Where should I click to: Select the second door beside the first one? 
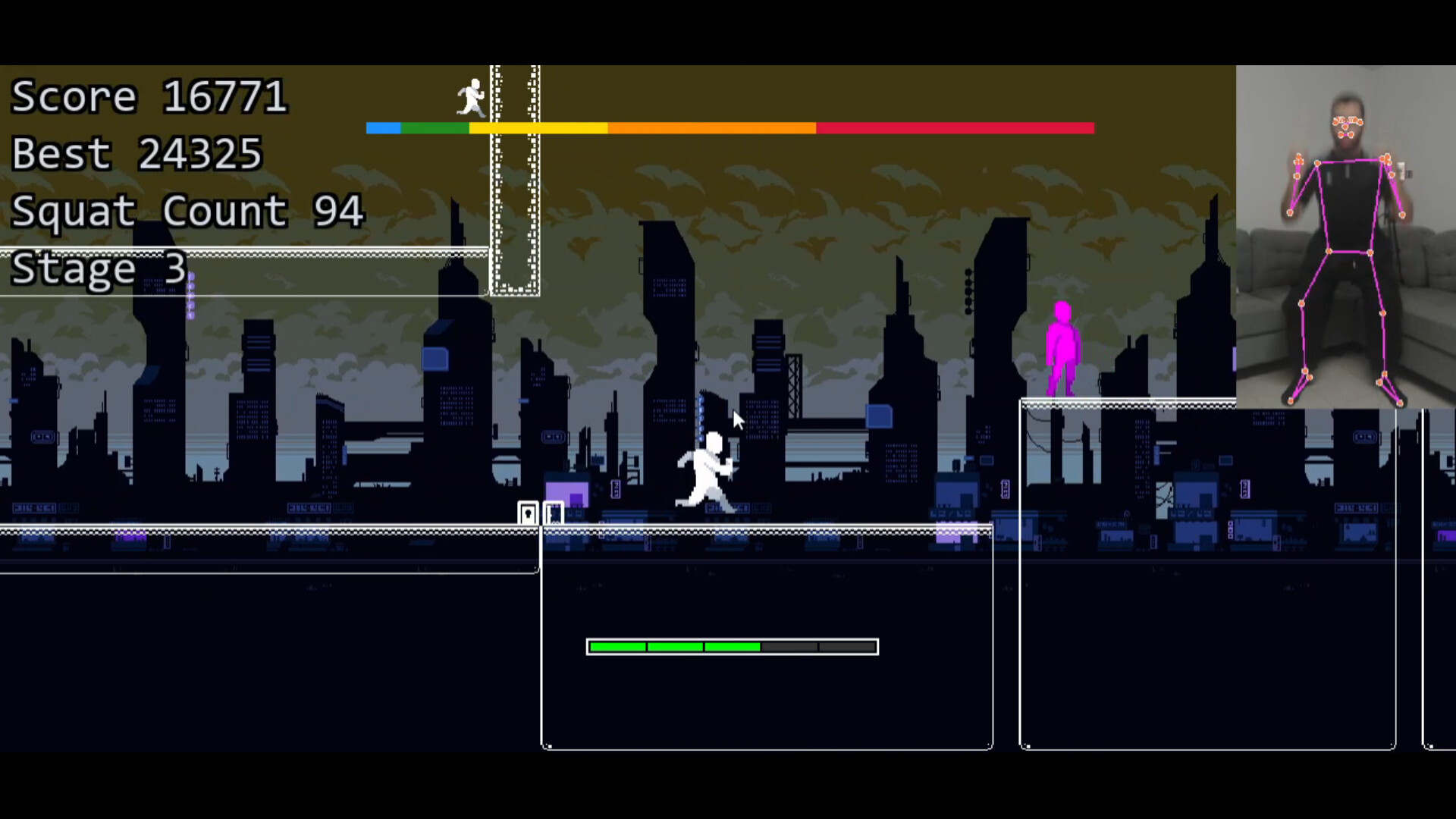[554, 513]
